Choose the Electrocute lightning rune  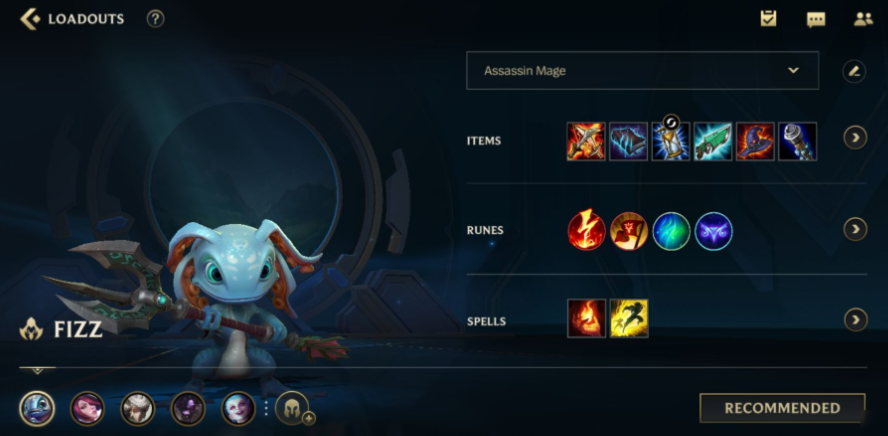(x=587, y=231)
